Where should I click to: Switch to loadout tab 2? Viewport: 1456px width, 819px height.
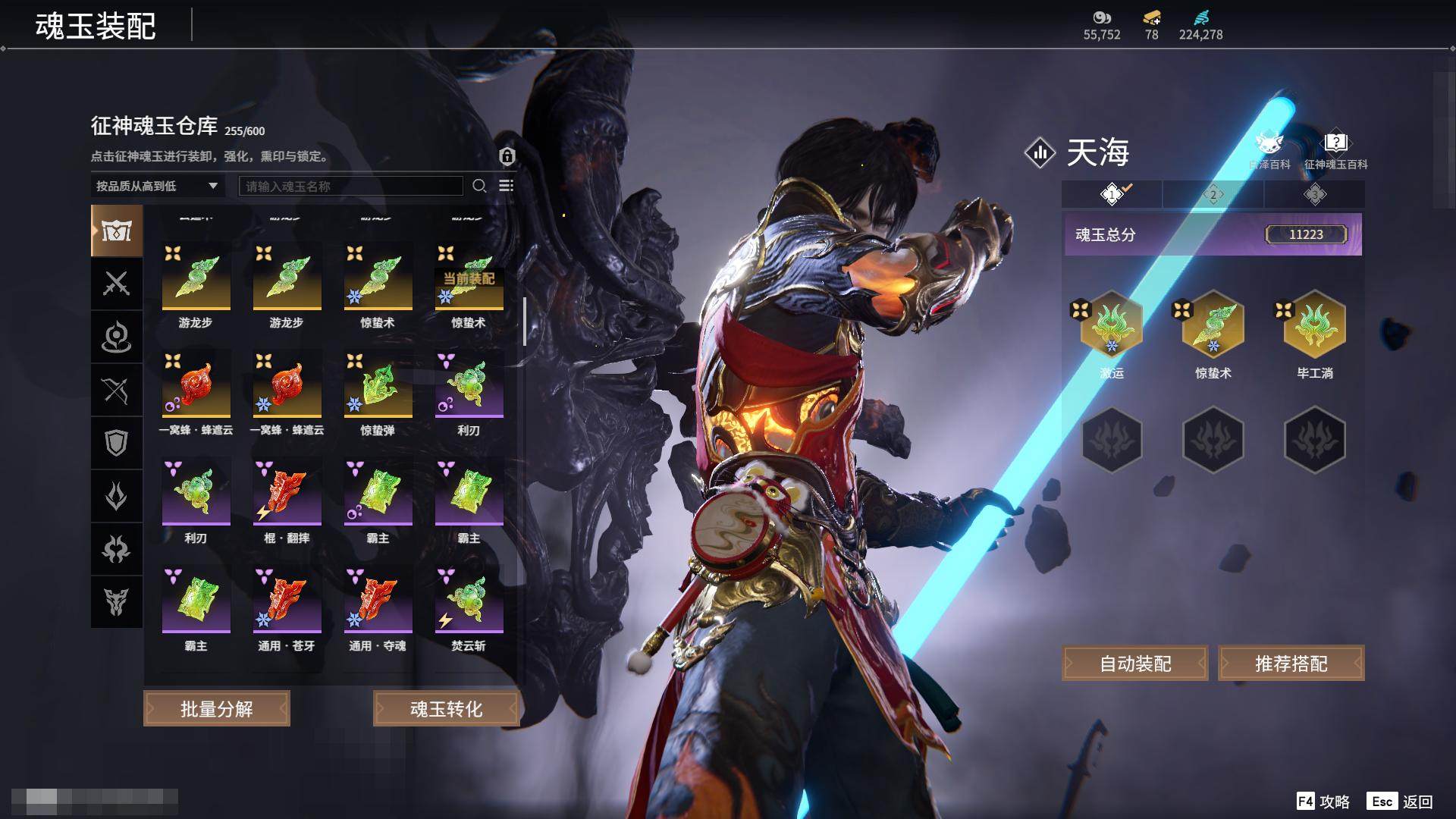[x=1213, y=195]
